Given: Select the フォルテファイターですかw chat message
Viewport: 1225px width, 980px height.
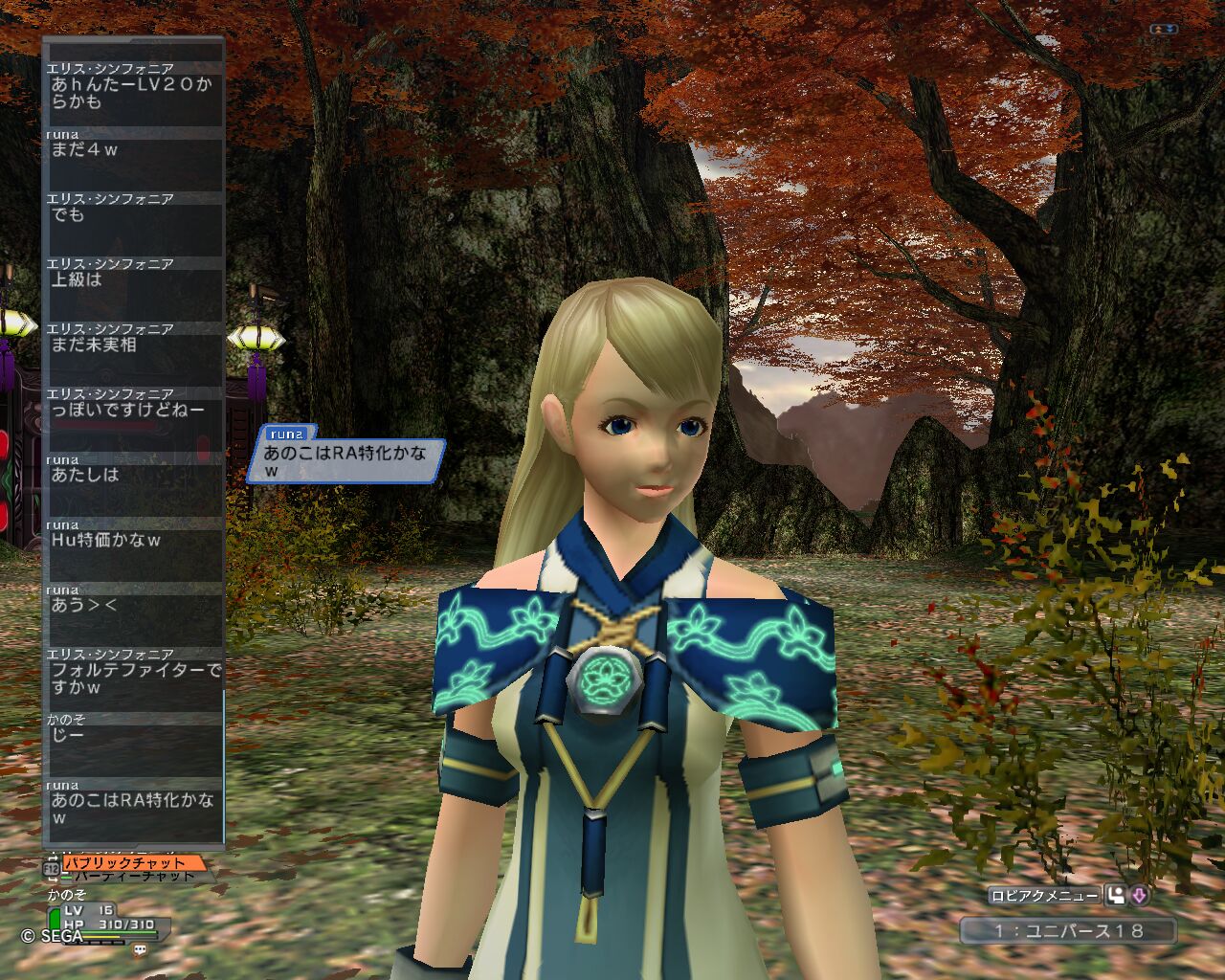Looking at the screenshot, I should (133, 679).
